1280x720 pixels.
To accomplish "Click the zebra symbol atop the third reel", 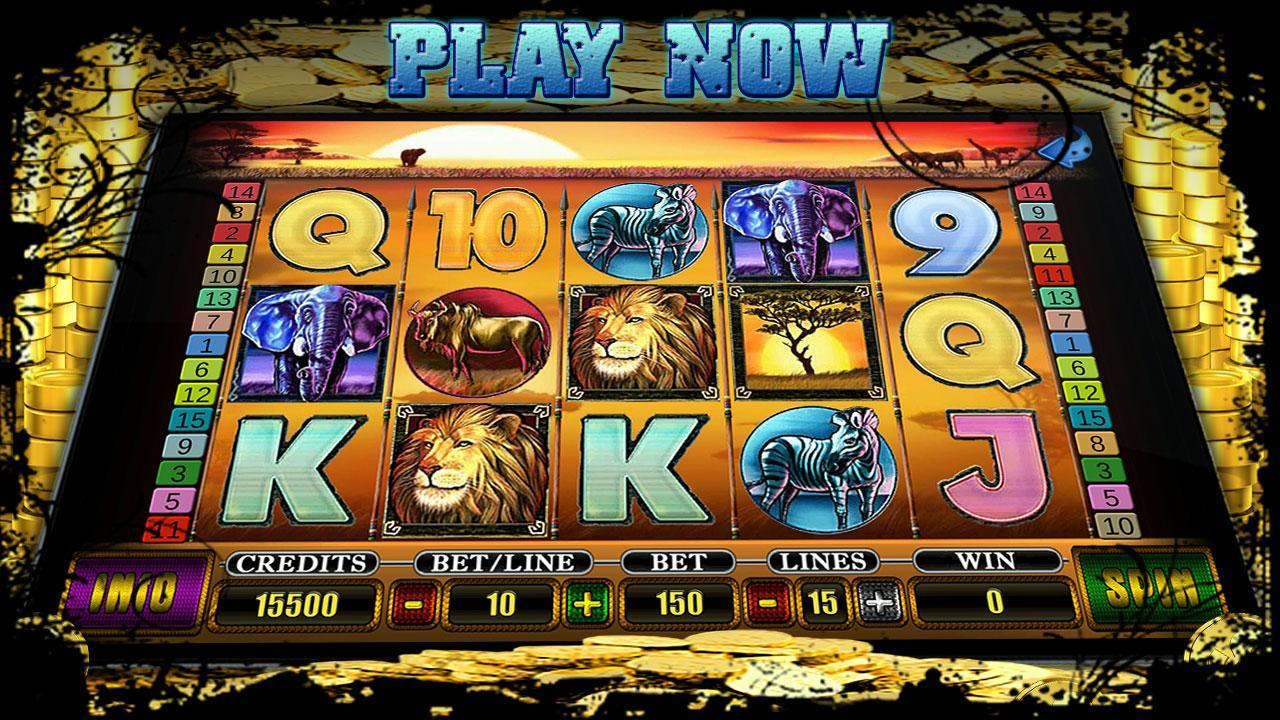I will tap(640, 230).
